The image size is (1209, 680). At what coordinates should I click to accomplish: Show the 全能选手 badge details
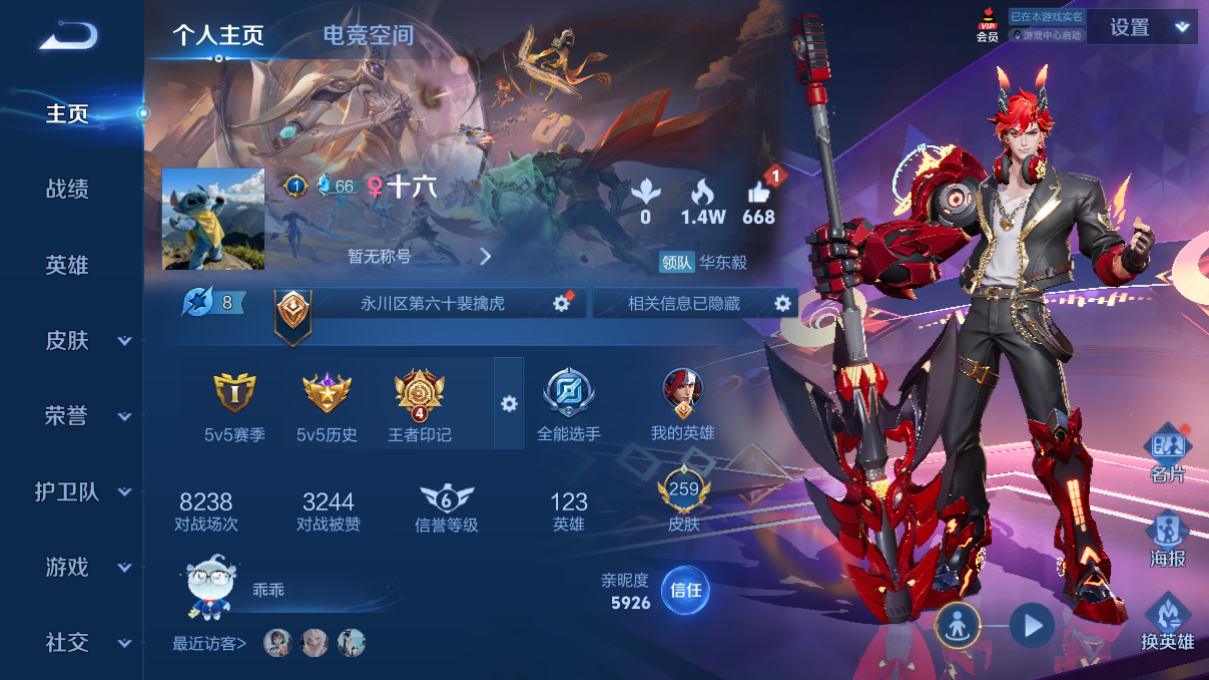click(x=569, y=393)
